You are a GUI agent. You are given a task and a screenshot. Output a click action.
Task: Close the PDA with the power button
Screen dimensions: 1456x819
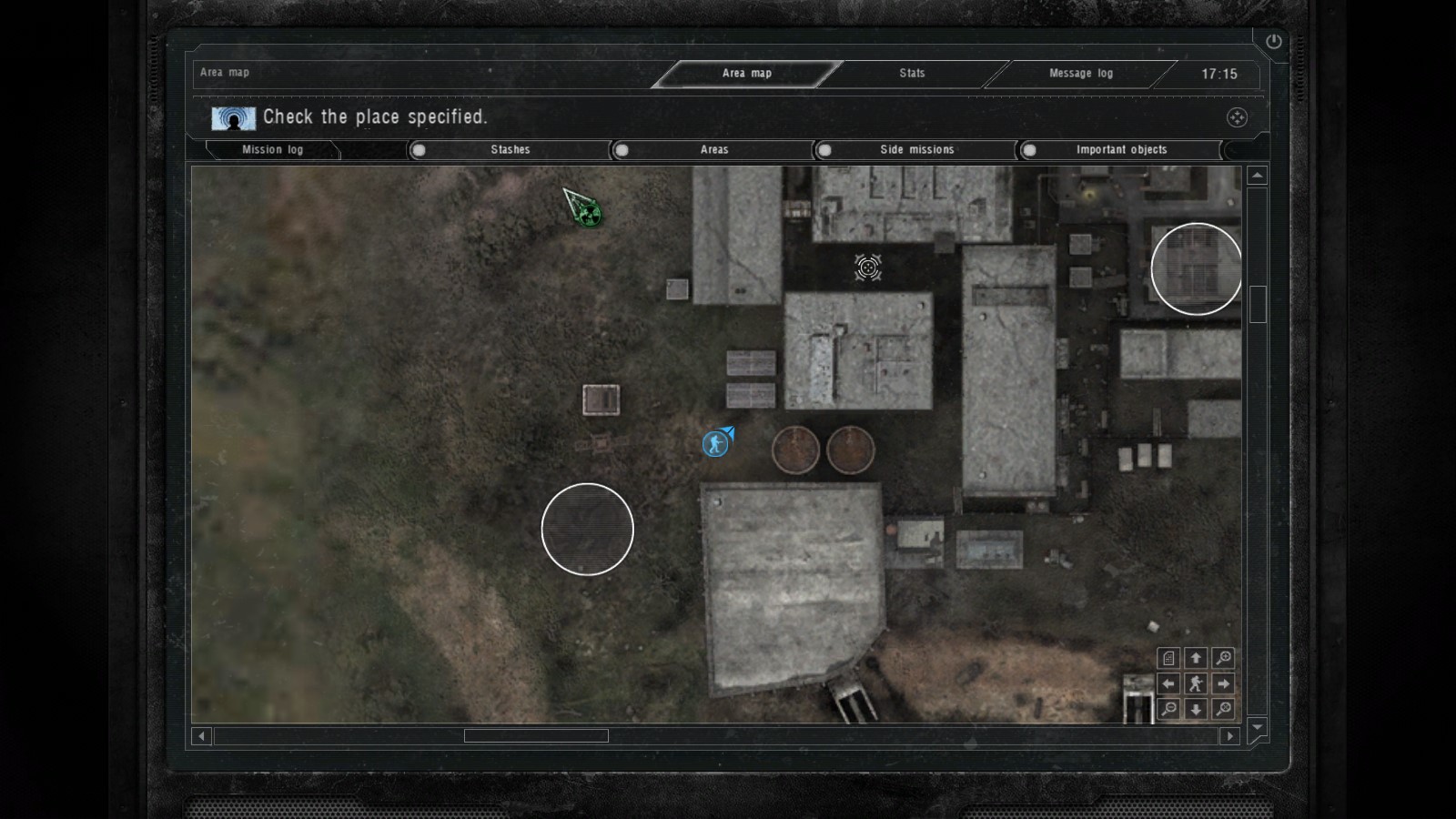click(x=1273, y=41)
